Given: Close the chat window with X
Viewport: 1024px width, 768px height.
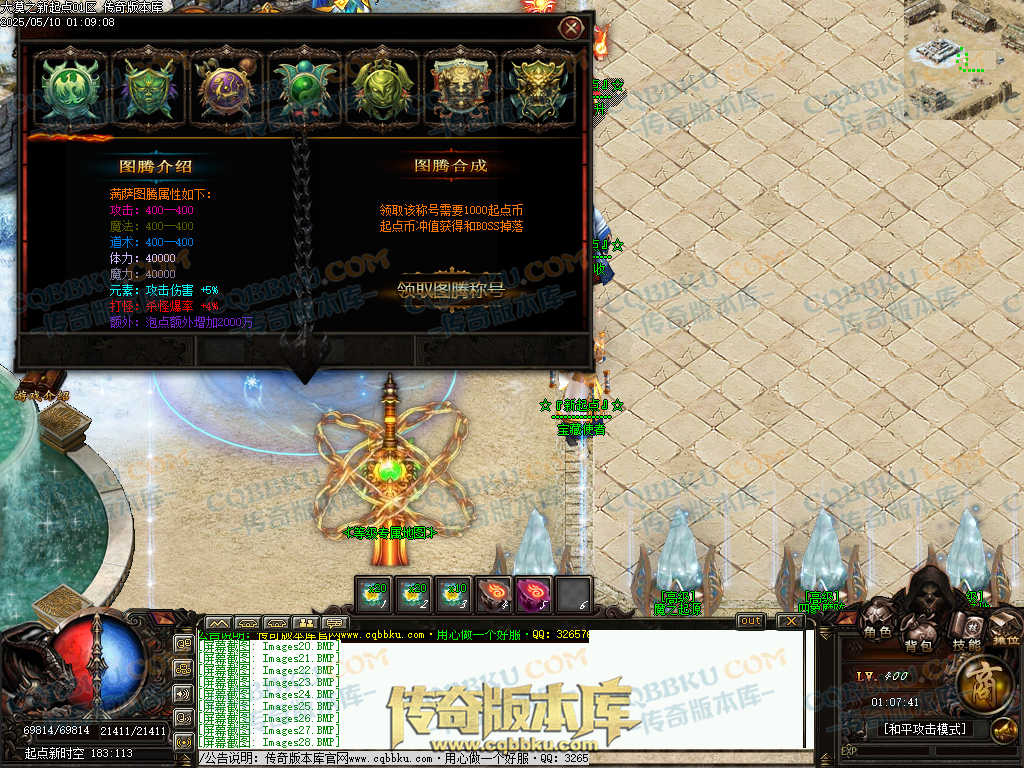Looking at the screenshot, I should pyautogui.click(x=791, y=621).
